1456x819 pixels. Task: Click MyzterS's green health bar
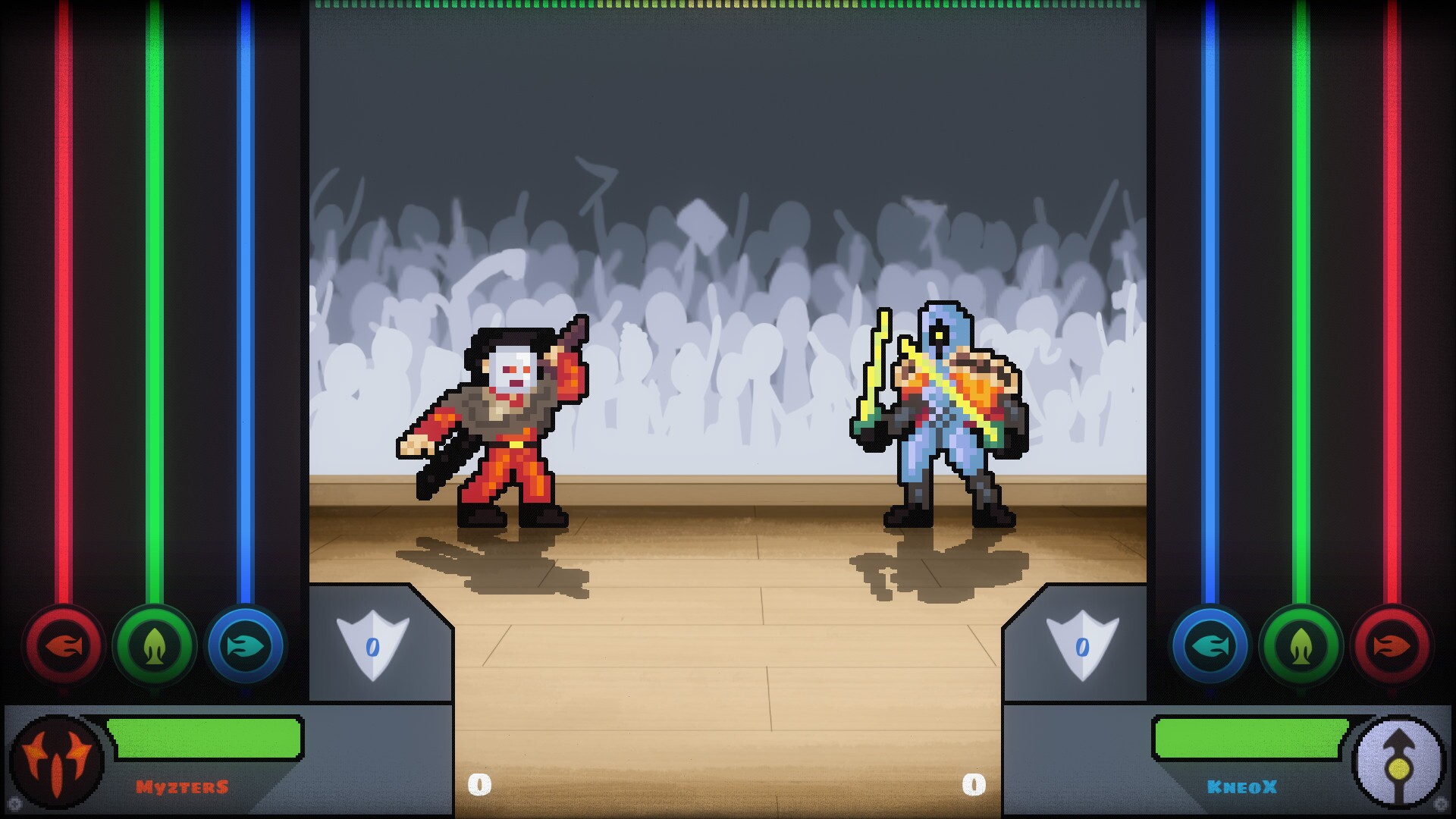click(203, 739)
